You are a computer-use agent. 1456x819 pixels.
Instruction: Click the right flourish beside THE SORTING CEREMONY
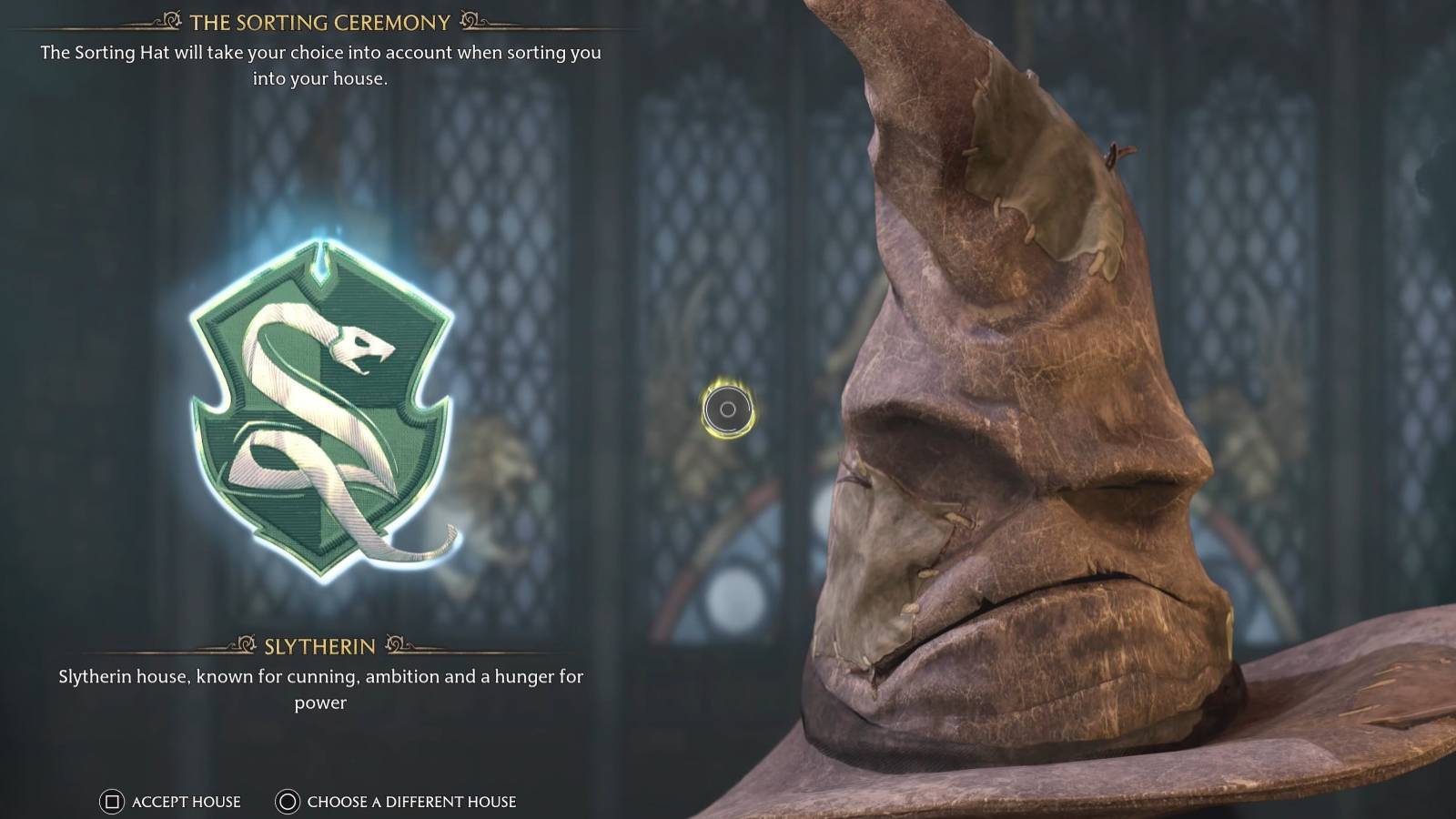[x=471, y=21]
